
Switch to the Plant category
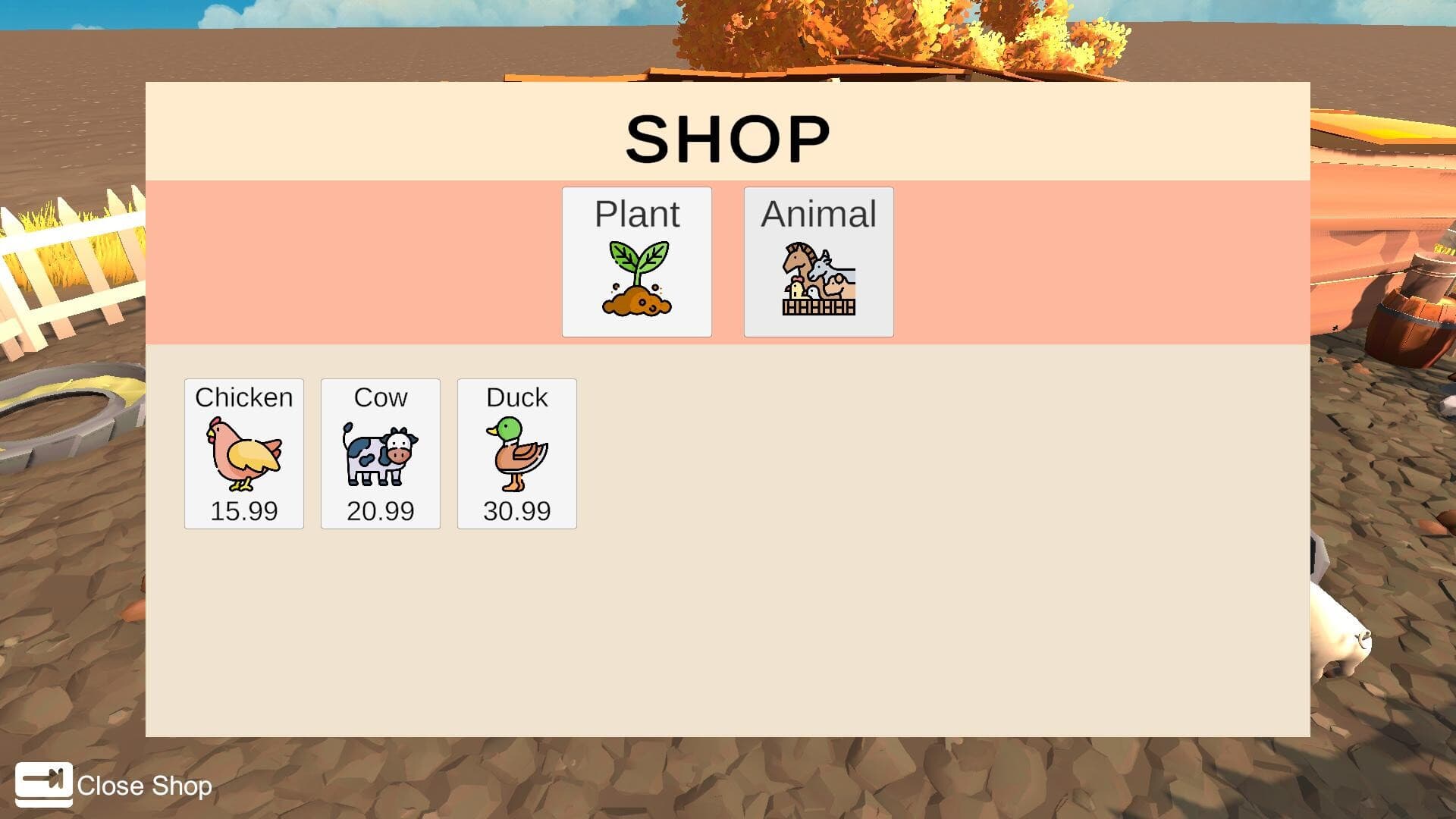636,261
